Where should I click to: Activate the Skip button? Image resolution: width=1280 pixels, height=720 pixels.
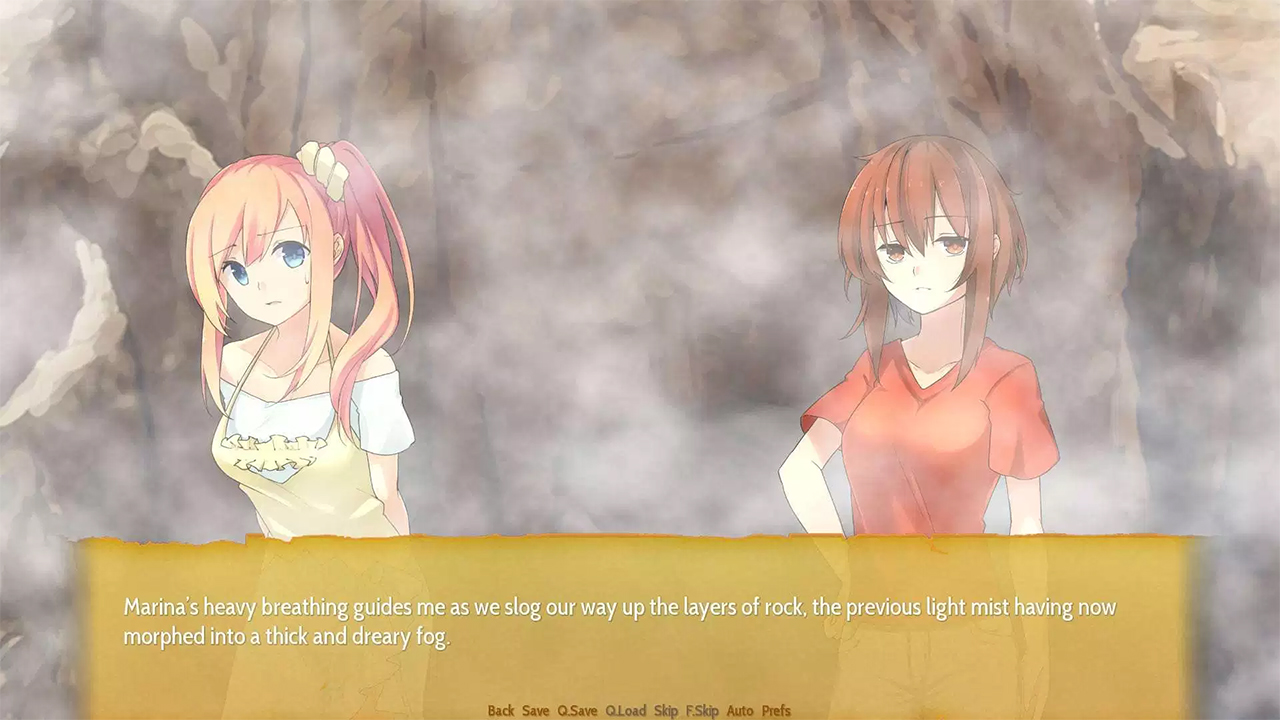[x=666, y=711]
